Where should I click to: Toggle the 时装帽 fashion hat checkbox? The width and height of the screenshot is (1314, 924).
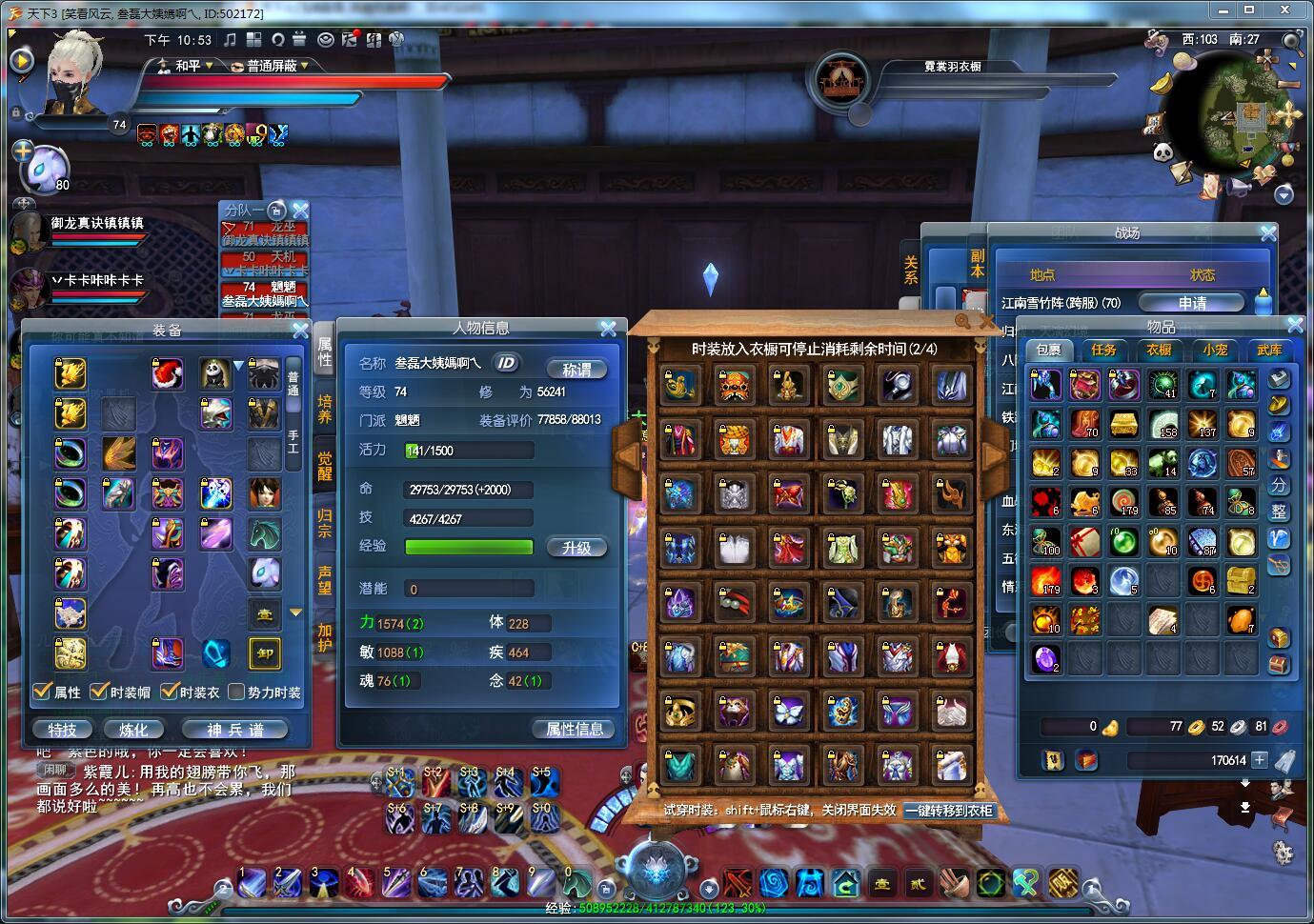click(x=99, y=692)
